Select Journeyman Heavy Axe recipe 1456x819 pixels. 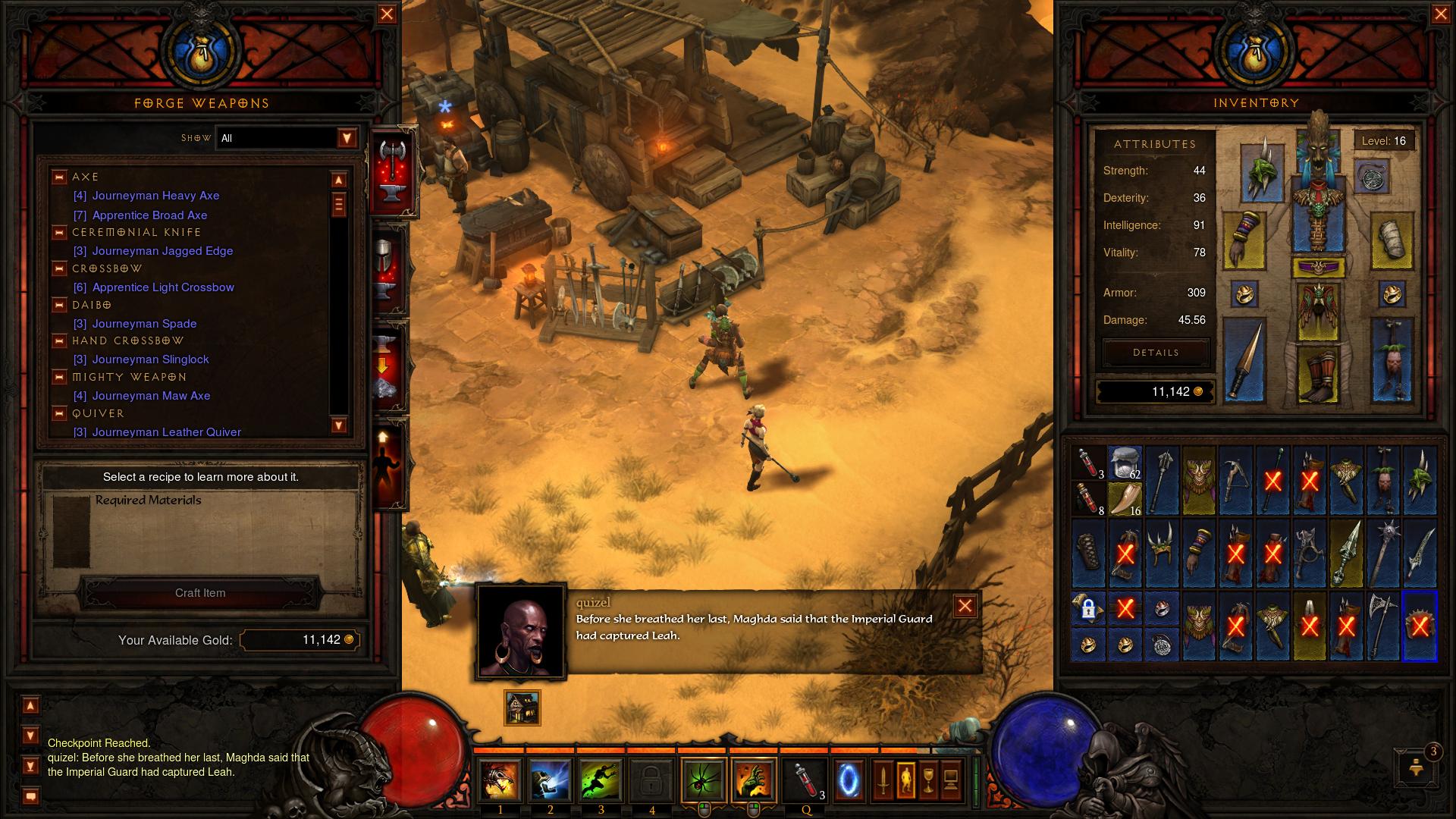click(x=155, y=196)
